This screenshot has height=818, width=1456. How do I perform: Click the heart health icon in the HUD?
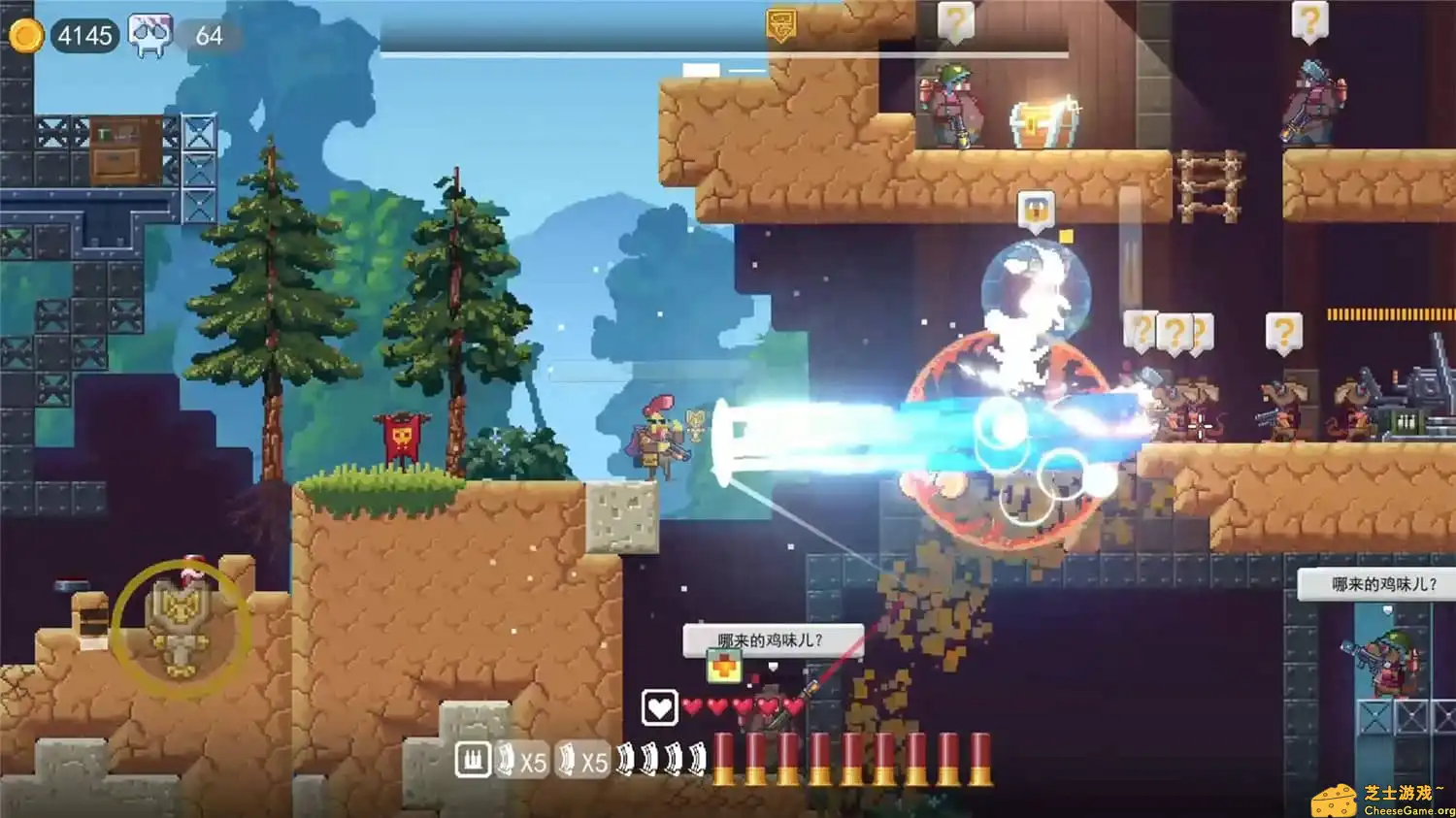click(658, 708)
